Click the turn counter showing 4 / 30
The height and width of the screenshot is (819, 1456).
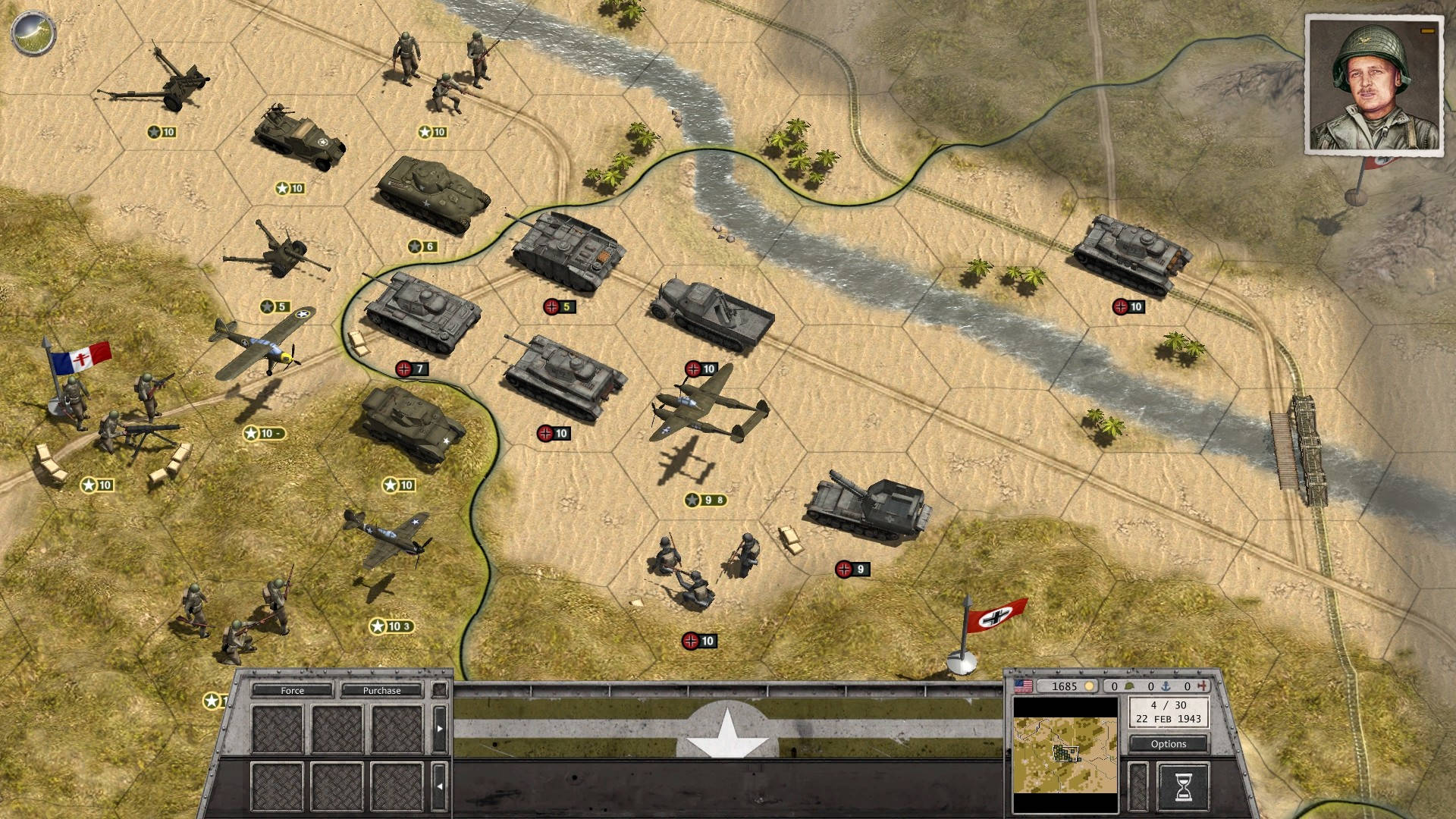click(1167, 706)
